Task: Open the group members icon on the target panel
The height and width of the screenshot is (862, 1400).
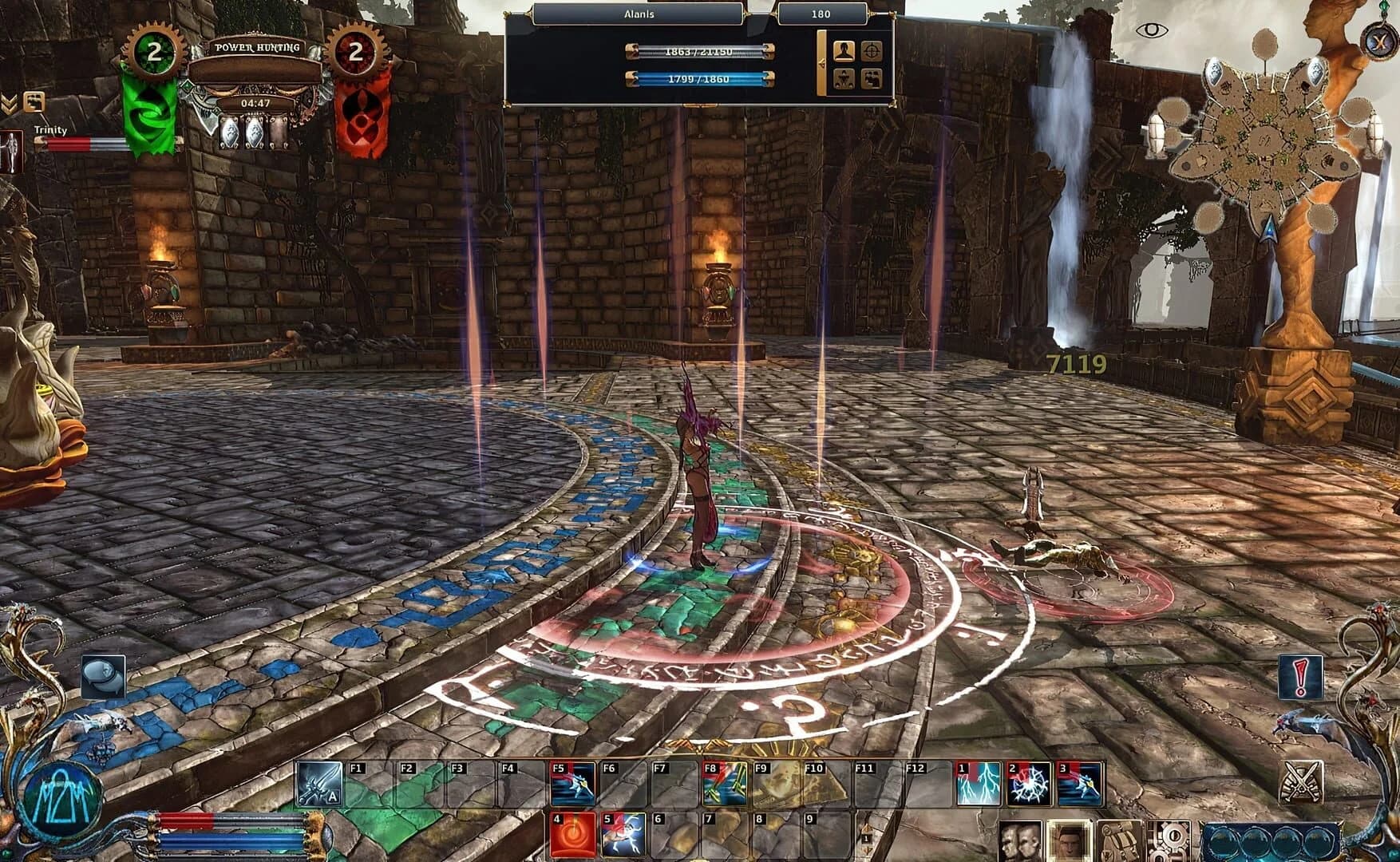Action: [x=872, y=78]
